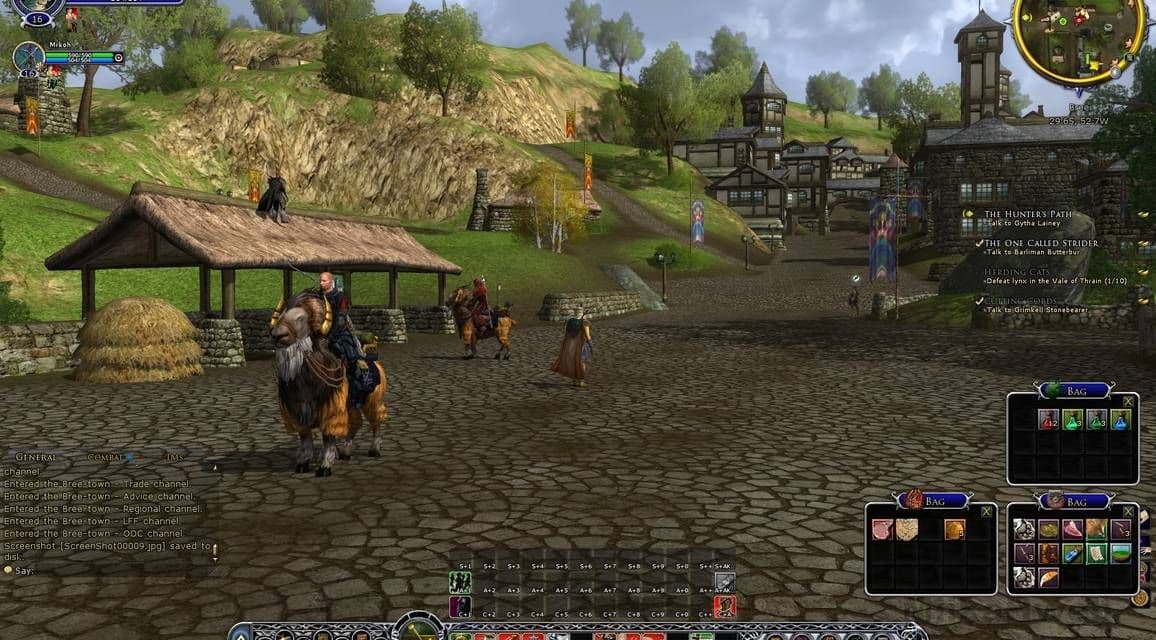The height and width of the screenshot is (640, 1156).
Task: Activate the green silhouettes skill on quickbar
Action: pos(460,582)
